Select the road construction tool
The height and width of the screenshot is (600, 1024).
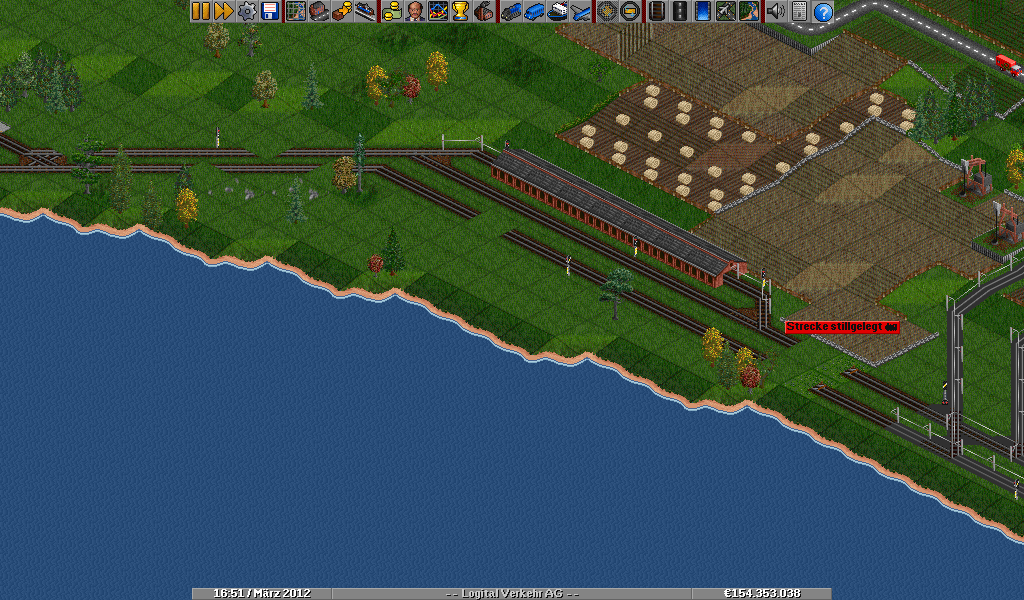(680, 11)
